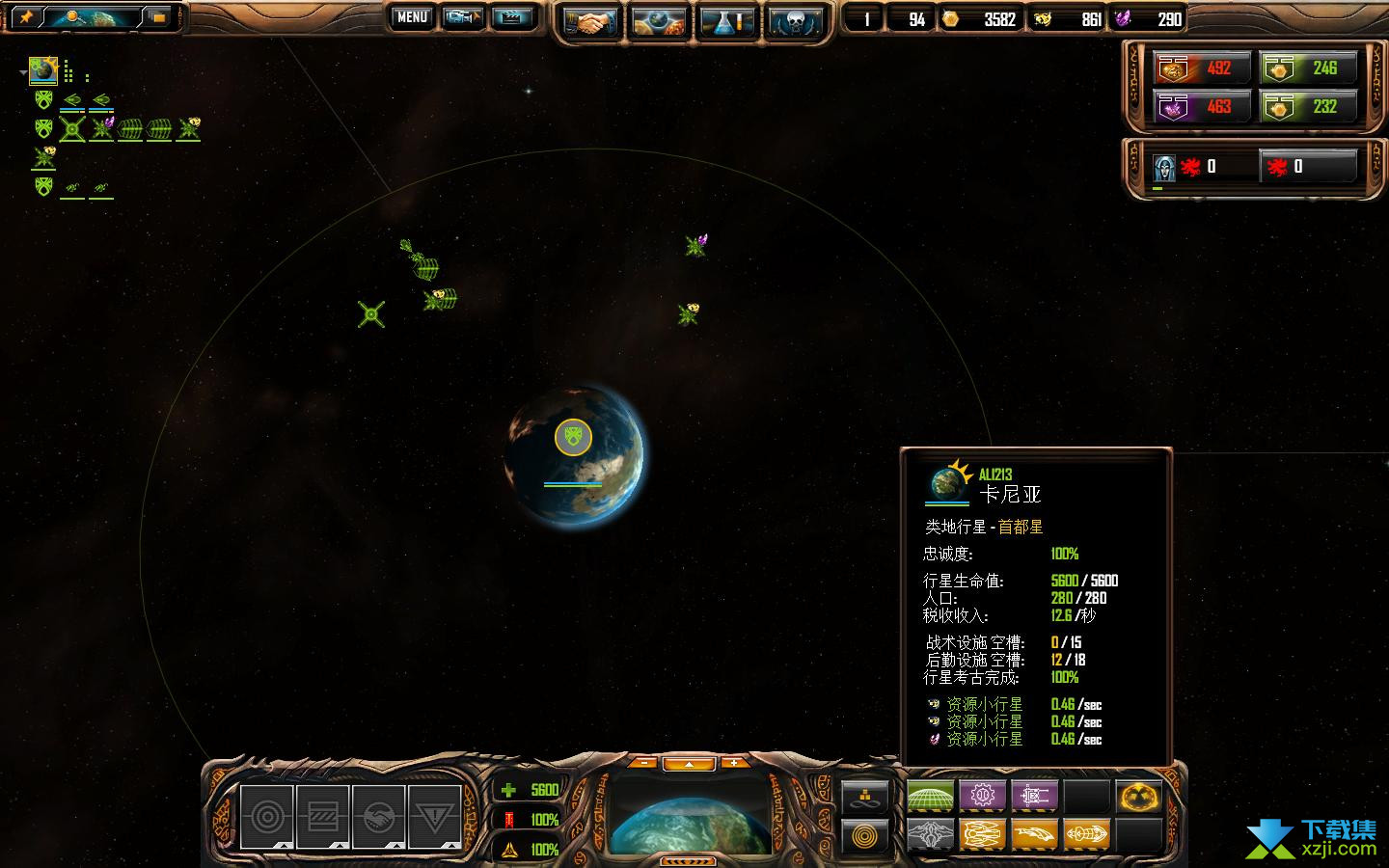Toggle the empire tree pin
Viewport: 1389px width, 868px height.
tap(26, 17)
